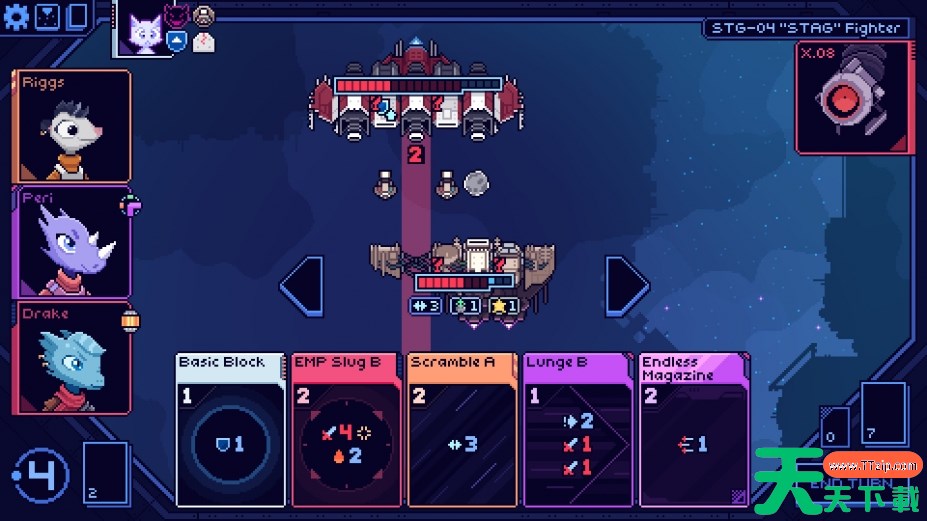
Task: Click the Drake crew portrait
Action: tap(72, 358)
